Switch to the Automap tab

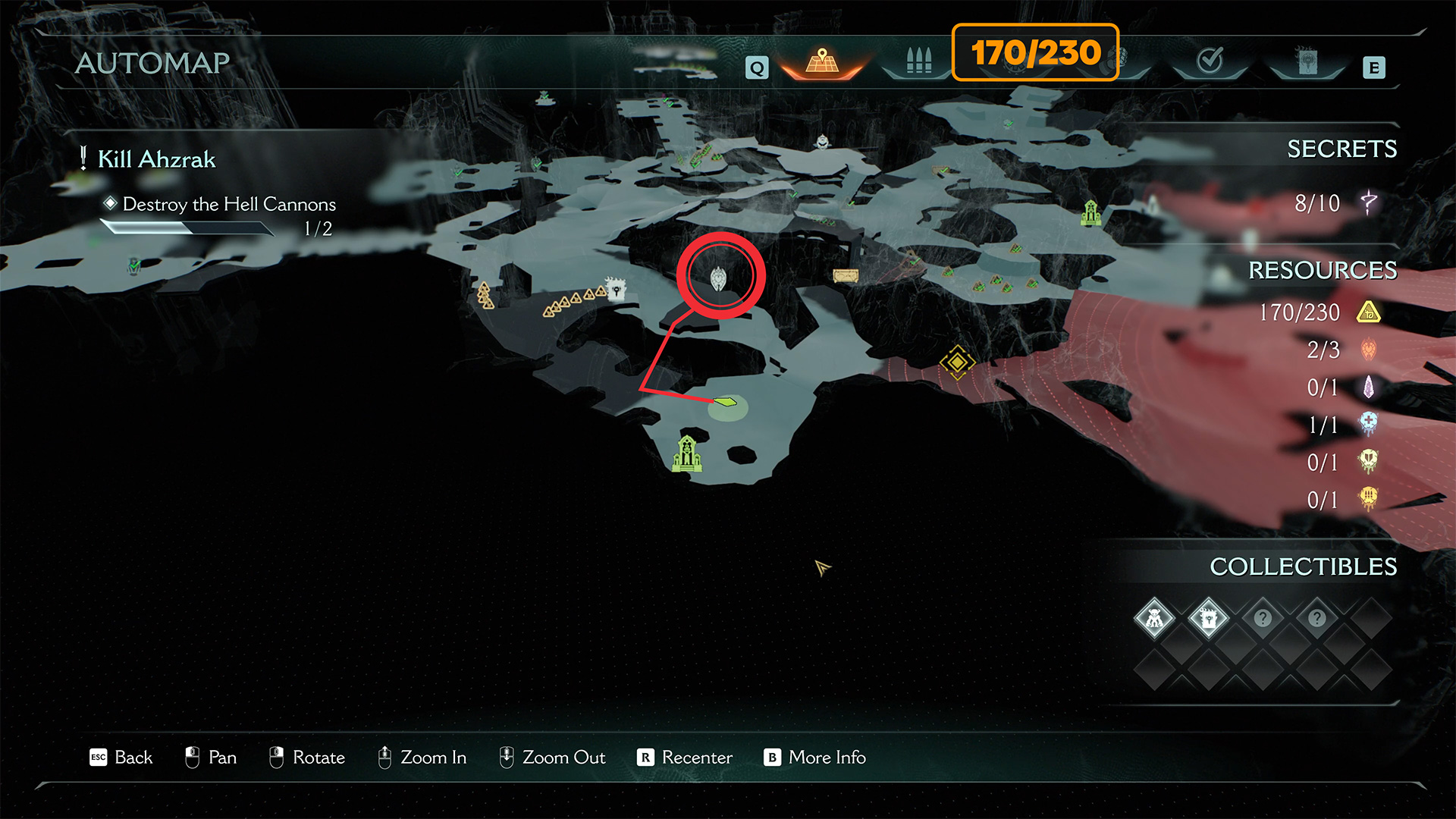(x=822, y=61)
